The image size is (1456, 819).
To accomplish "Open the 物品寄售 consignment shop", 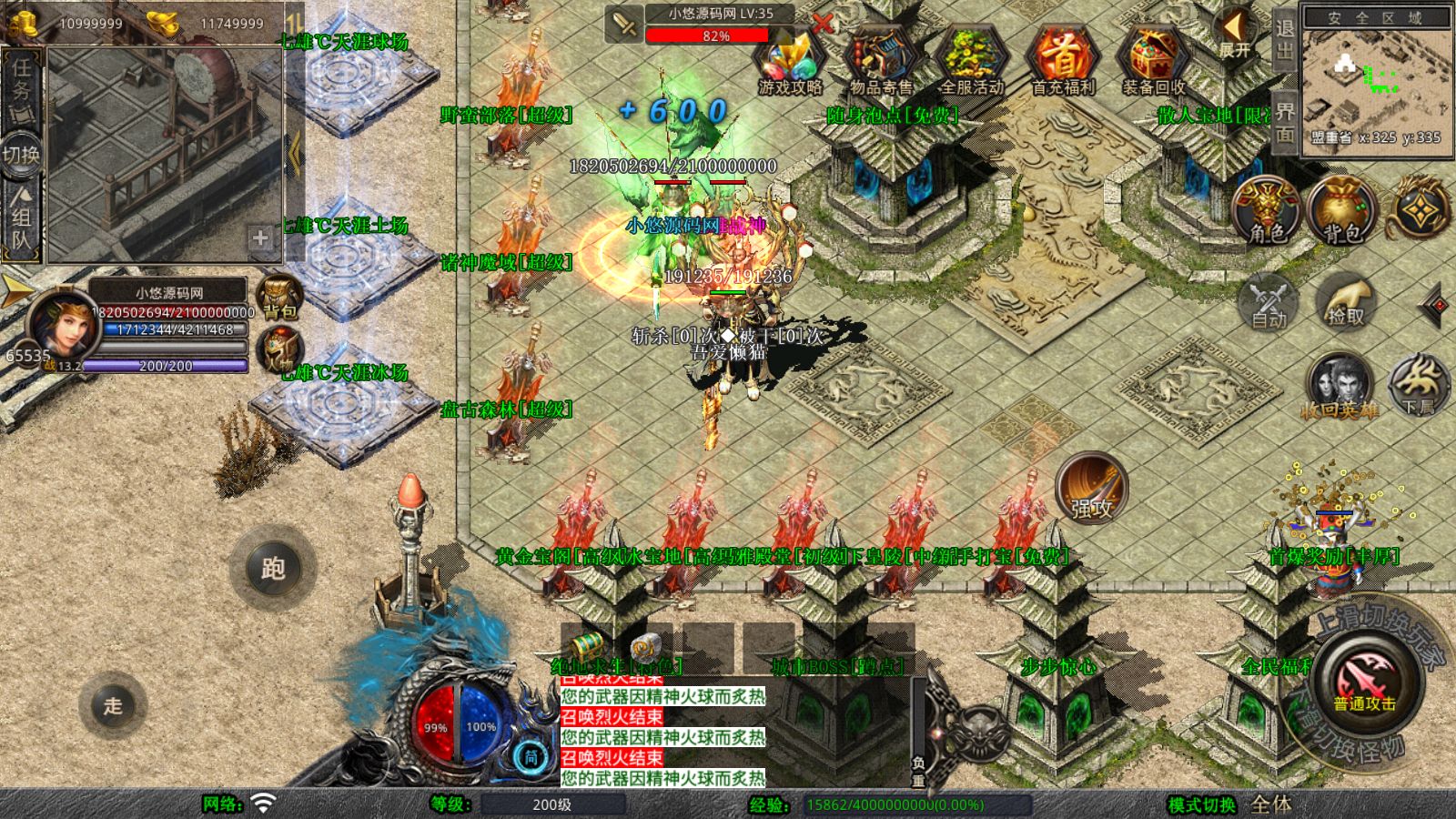I will (x=881, y=60).
